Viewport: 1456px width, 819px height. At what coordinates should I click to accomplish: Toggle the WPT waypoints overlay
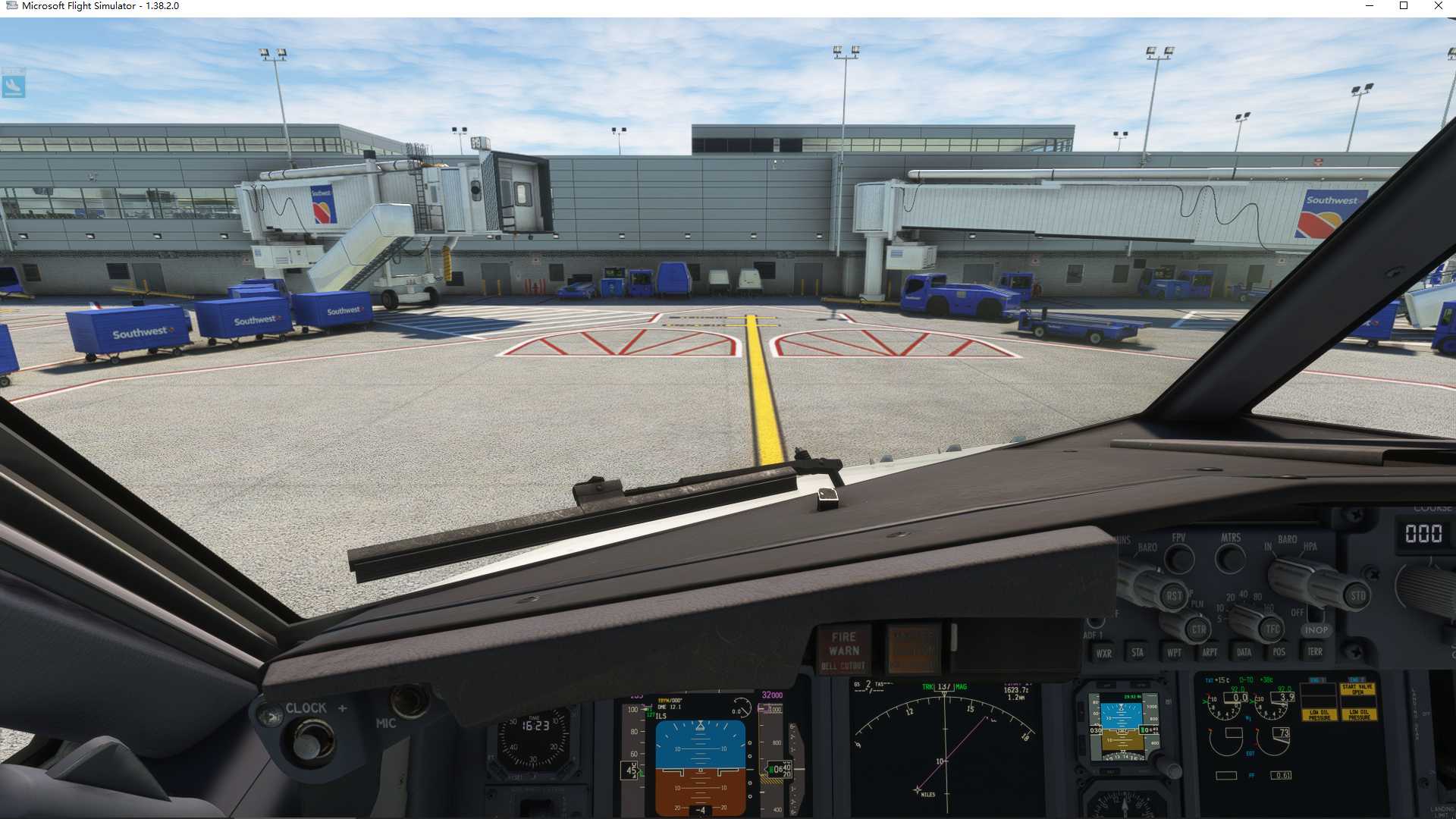click(1174, 652)
